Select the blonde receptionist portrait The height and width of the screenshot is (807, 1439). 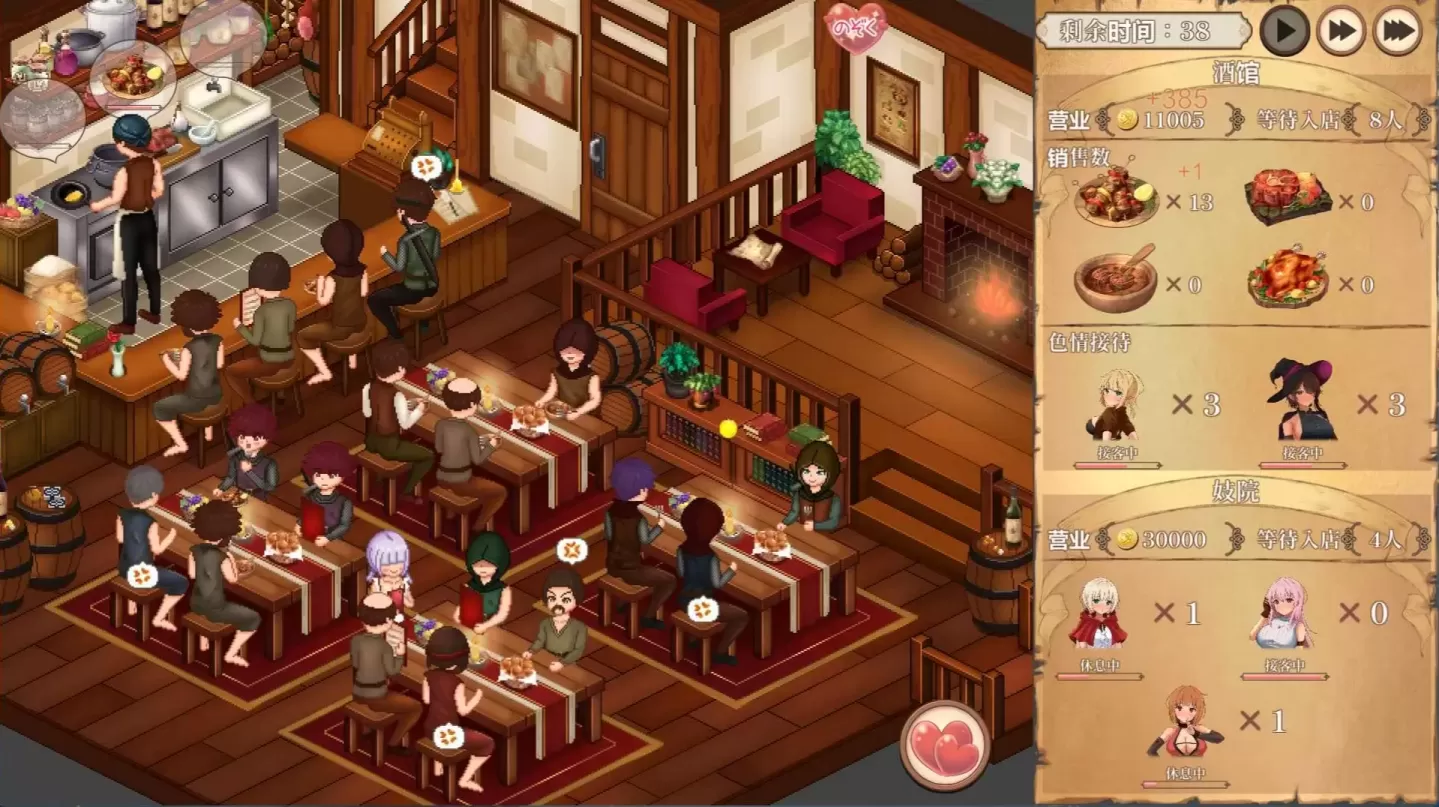coord(1116,405)
